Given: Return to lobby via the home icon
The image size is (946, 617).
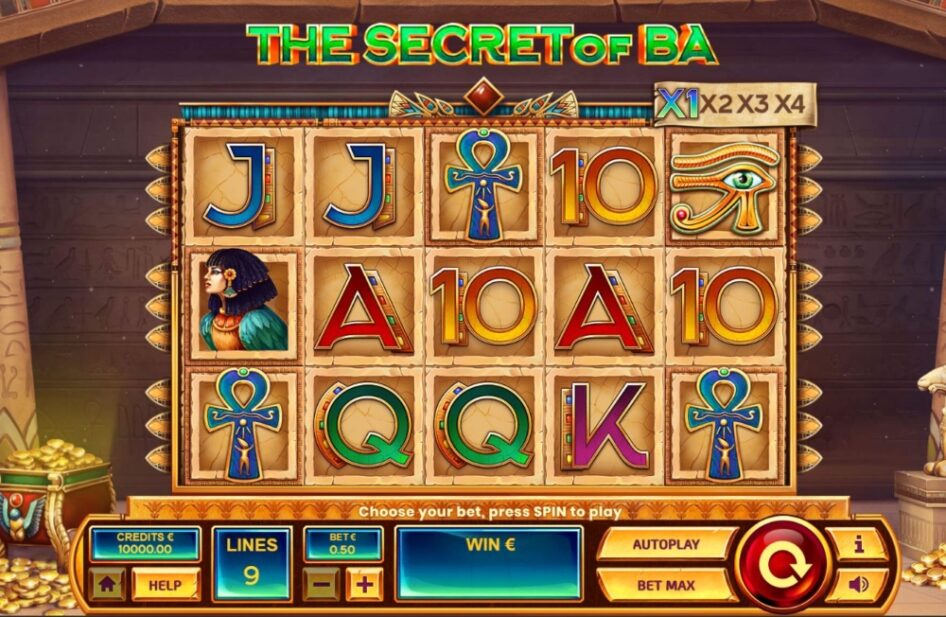Looking at the screenshot, I should pyautogui.click(x=108, y=585).
